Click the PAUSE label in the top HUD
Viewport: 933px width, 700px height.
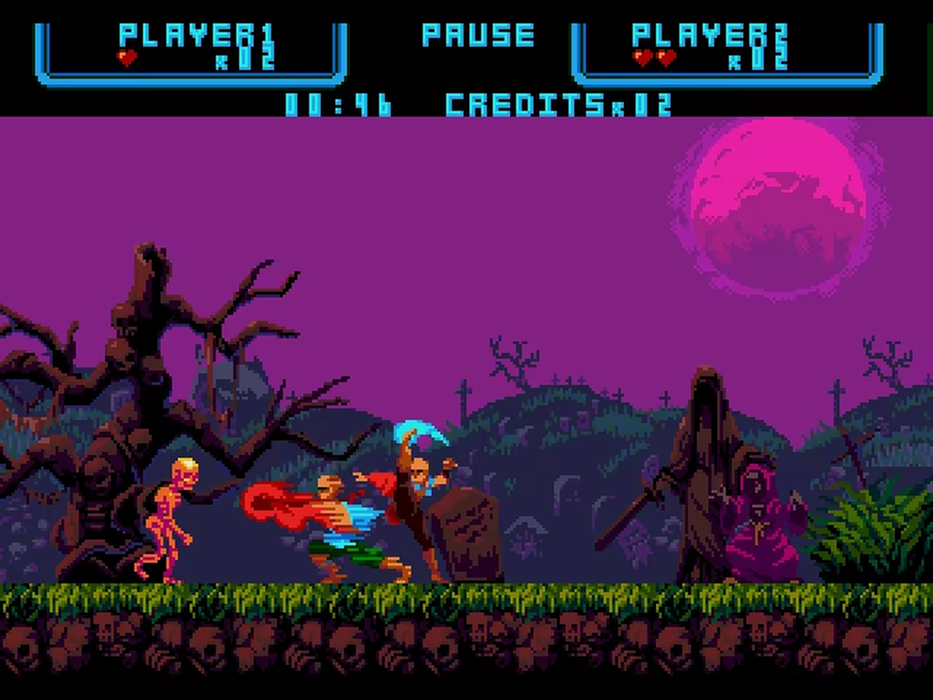[478, 36]
